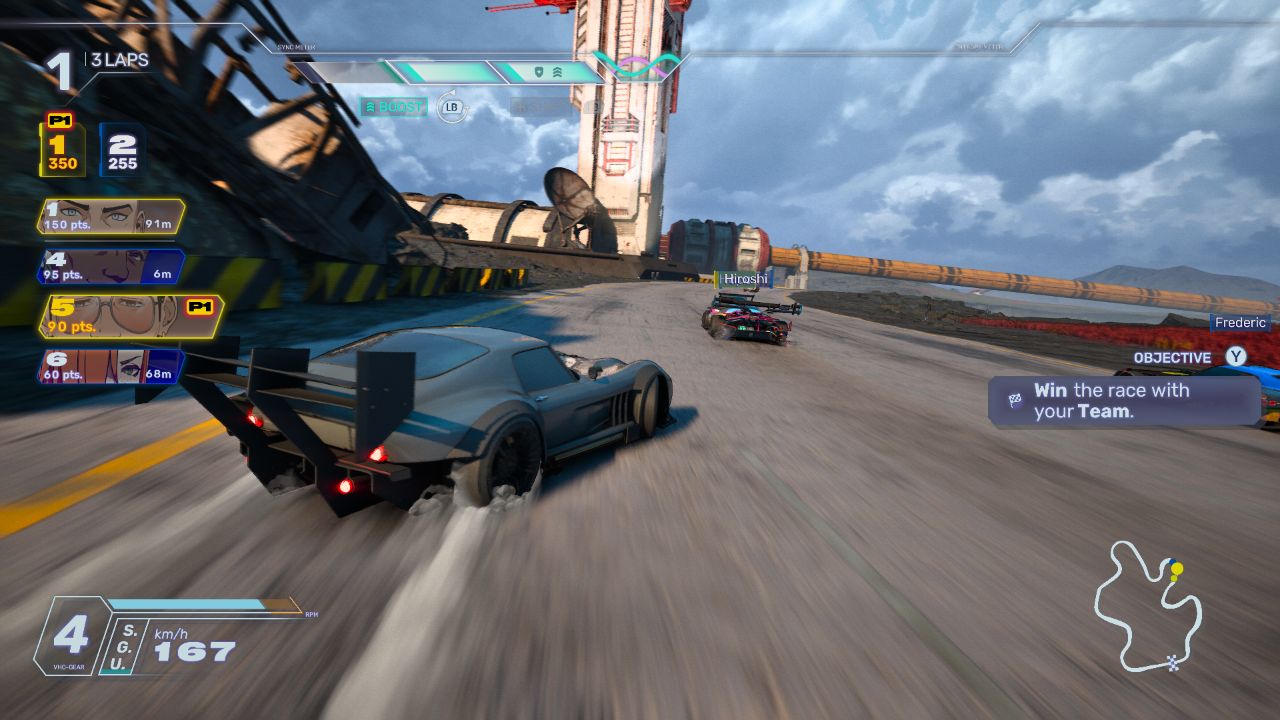Open the "Win the race with your Team" objective
The image size is (1280, 720).
(x=1123, y=401)
